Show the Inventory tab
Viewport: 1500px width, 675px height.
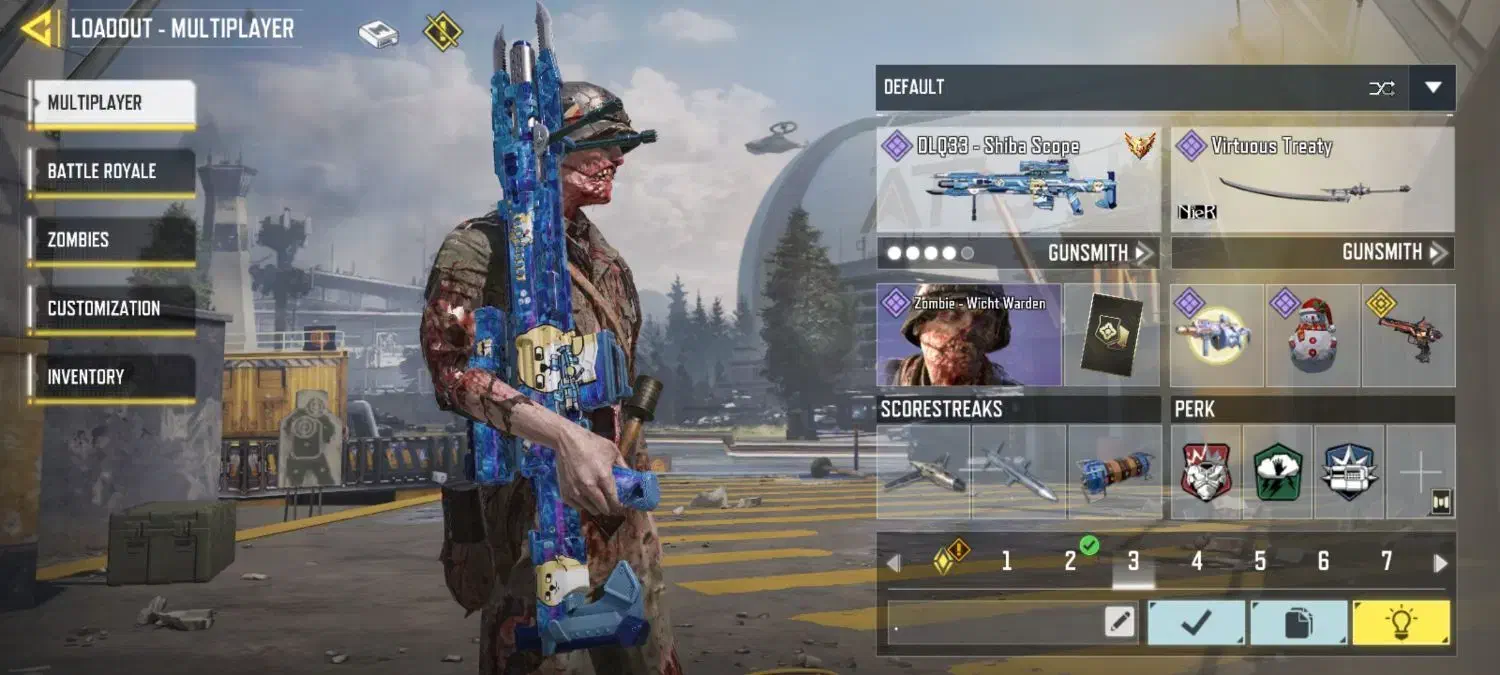click(112, 377)
